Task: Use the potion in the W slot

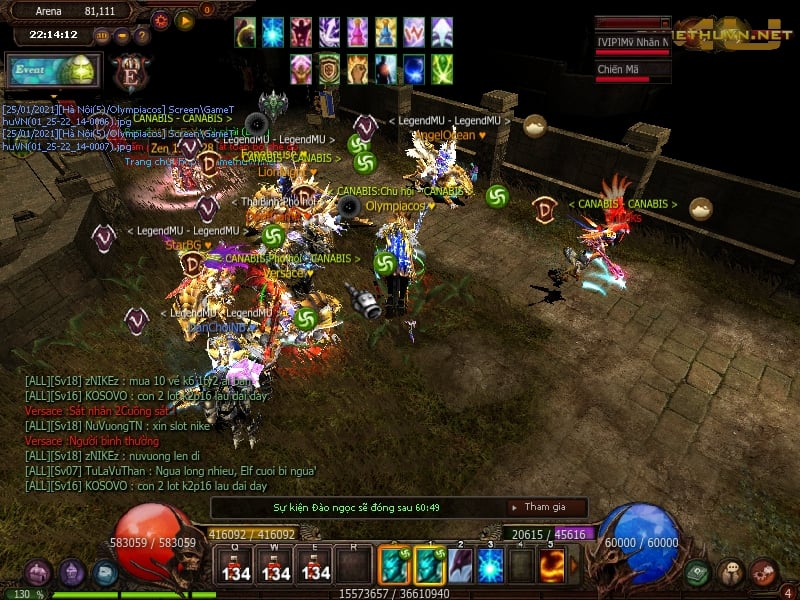Action: [276, 565]
